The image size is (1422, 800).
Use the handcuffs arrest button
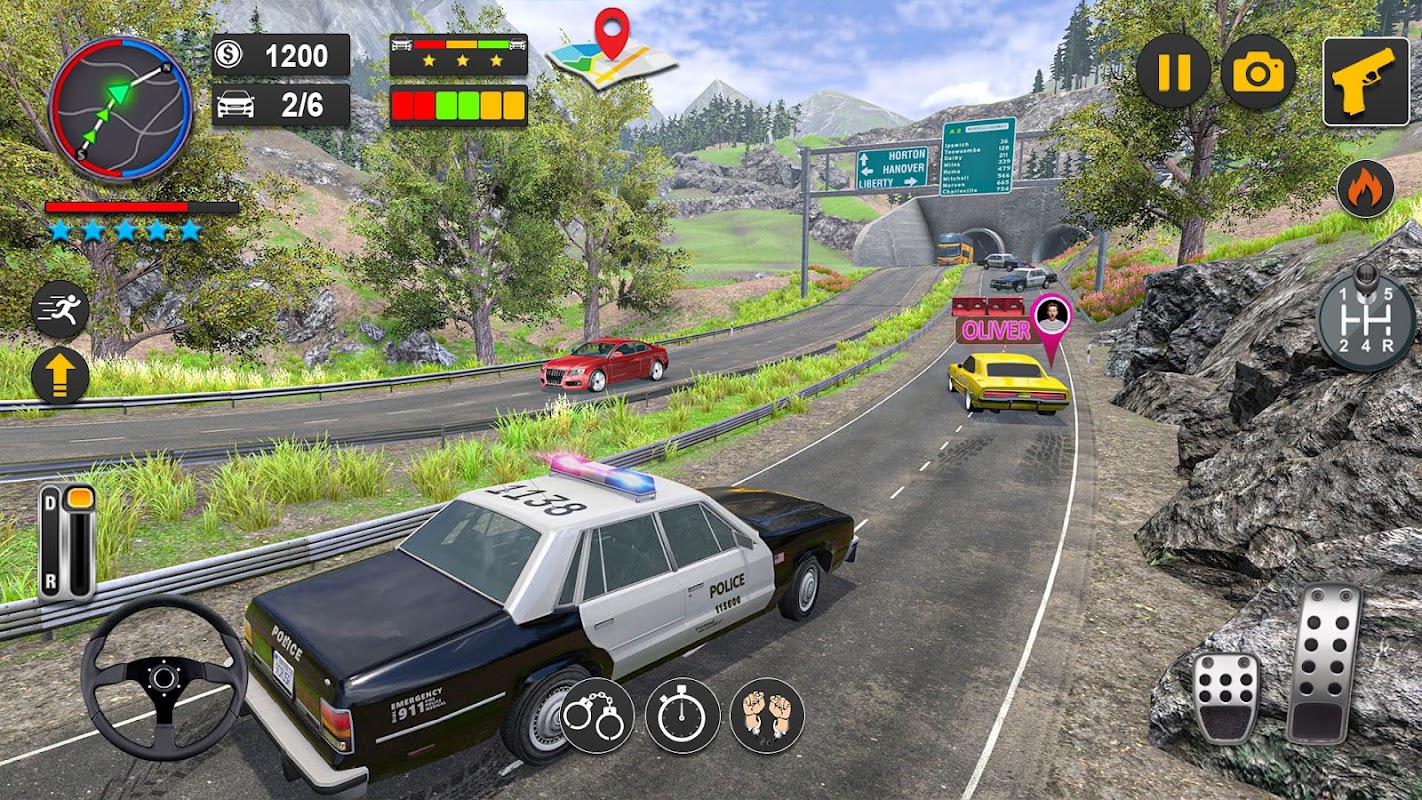point(597,716)
